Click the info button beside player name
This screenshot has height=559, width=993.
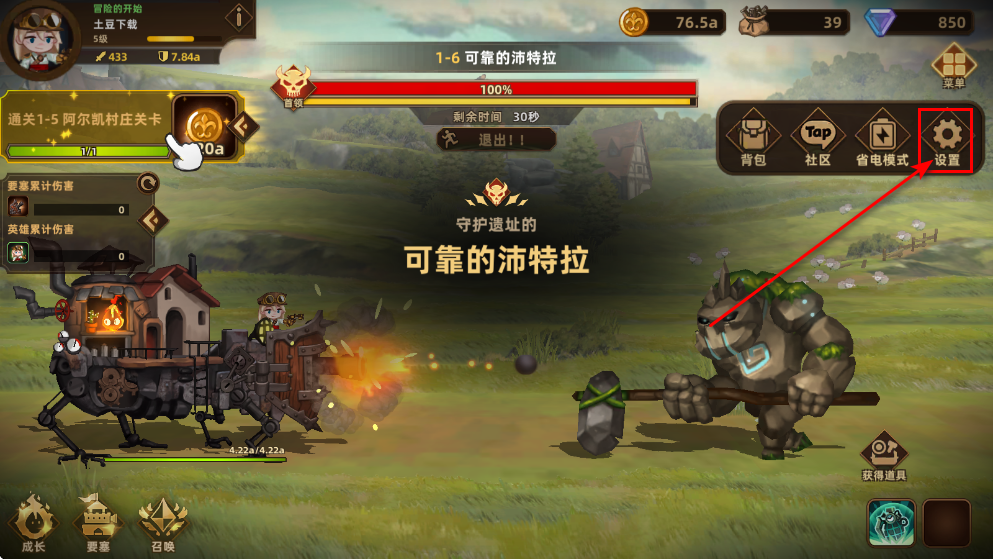click(239, 17)
